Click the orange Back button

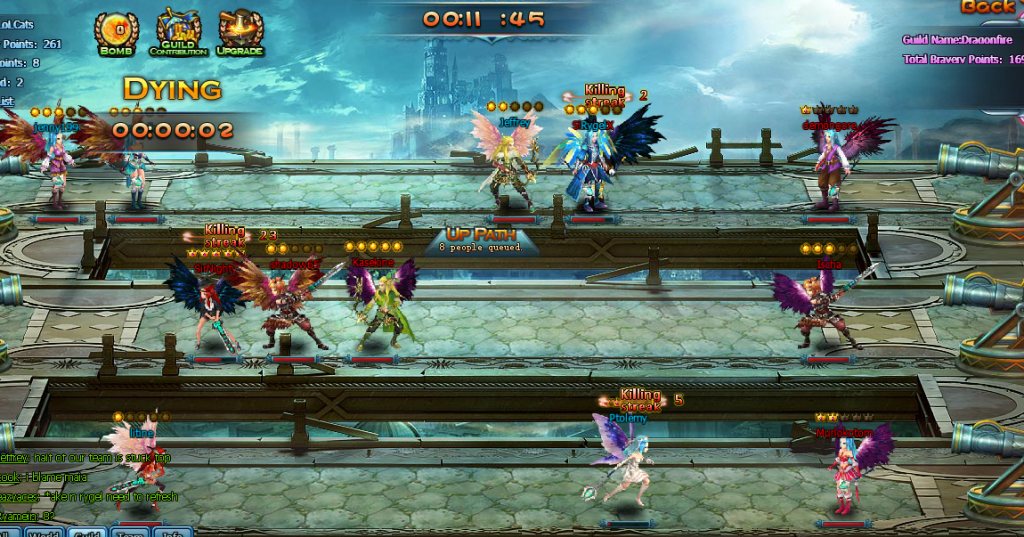pyautogui.click(x=988, y=8)
